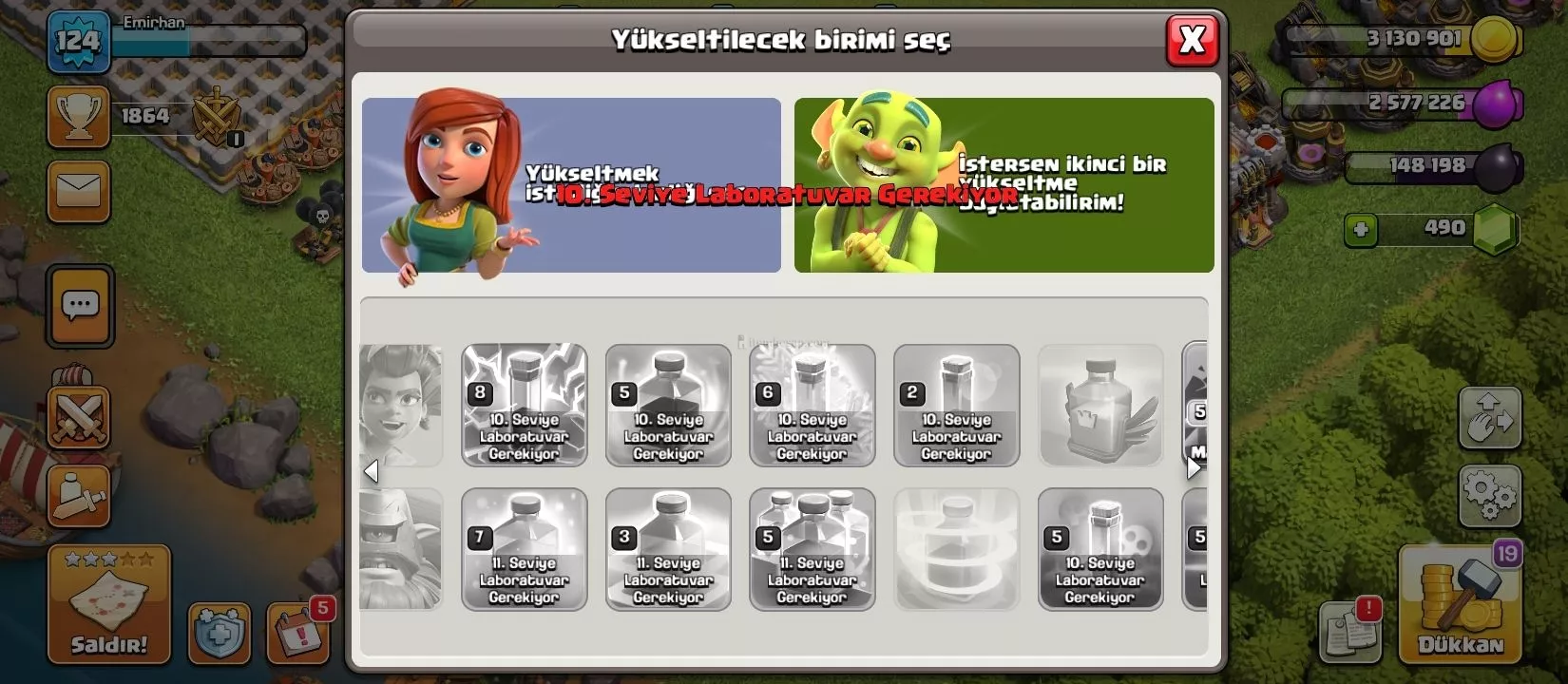Choose the triple-bottle level 5 spell
1568x684 pixels.
click(x=812, y=549)
